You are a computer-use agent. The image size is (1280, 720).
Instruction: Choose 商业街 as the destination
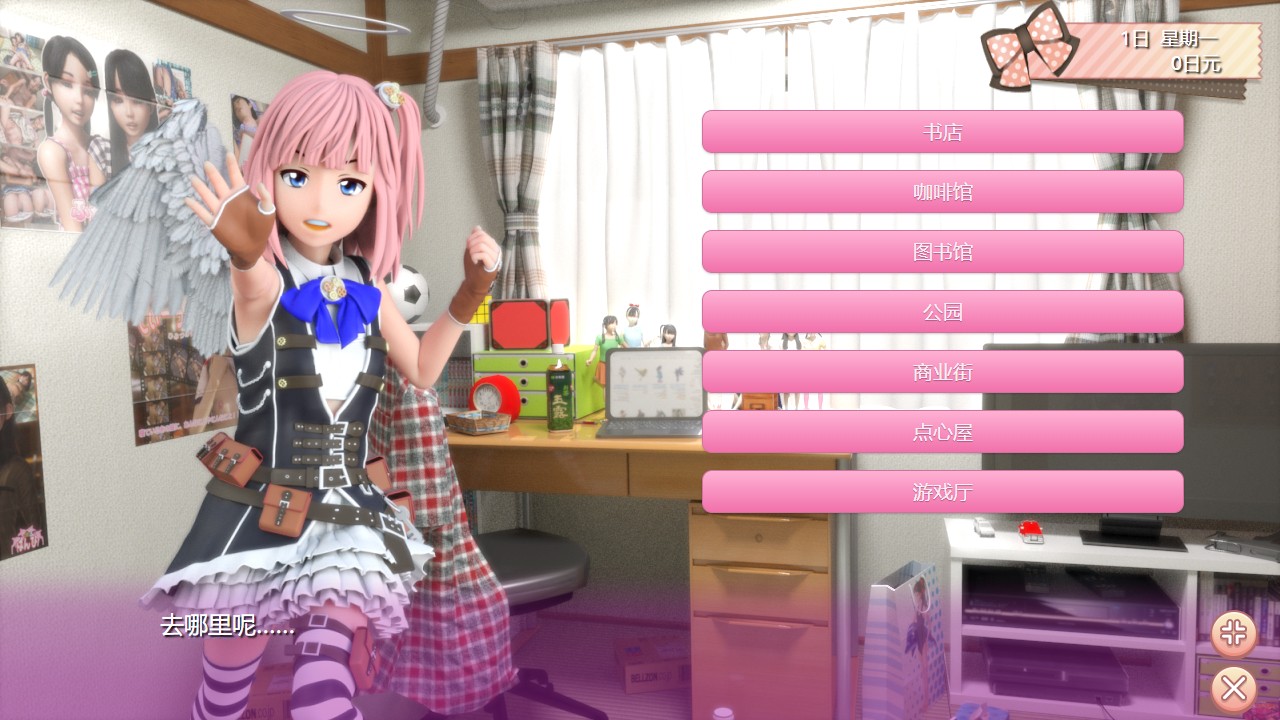[x=942, y=372]
